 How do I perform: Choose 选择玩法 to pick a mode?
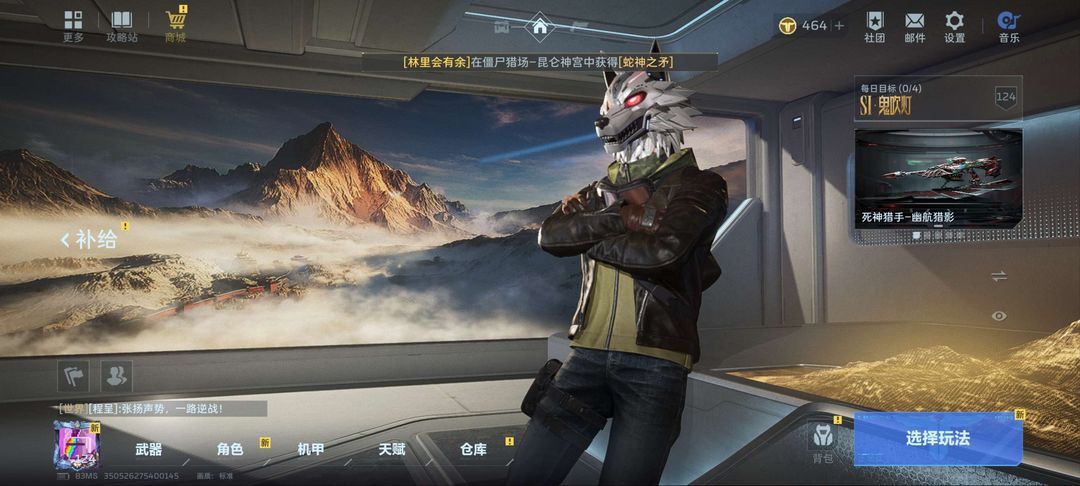click(x=937, y=438)
